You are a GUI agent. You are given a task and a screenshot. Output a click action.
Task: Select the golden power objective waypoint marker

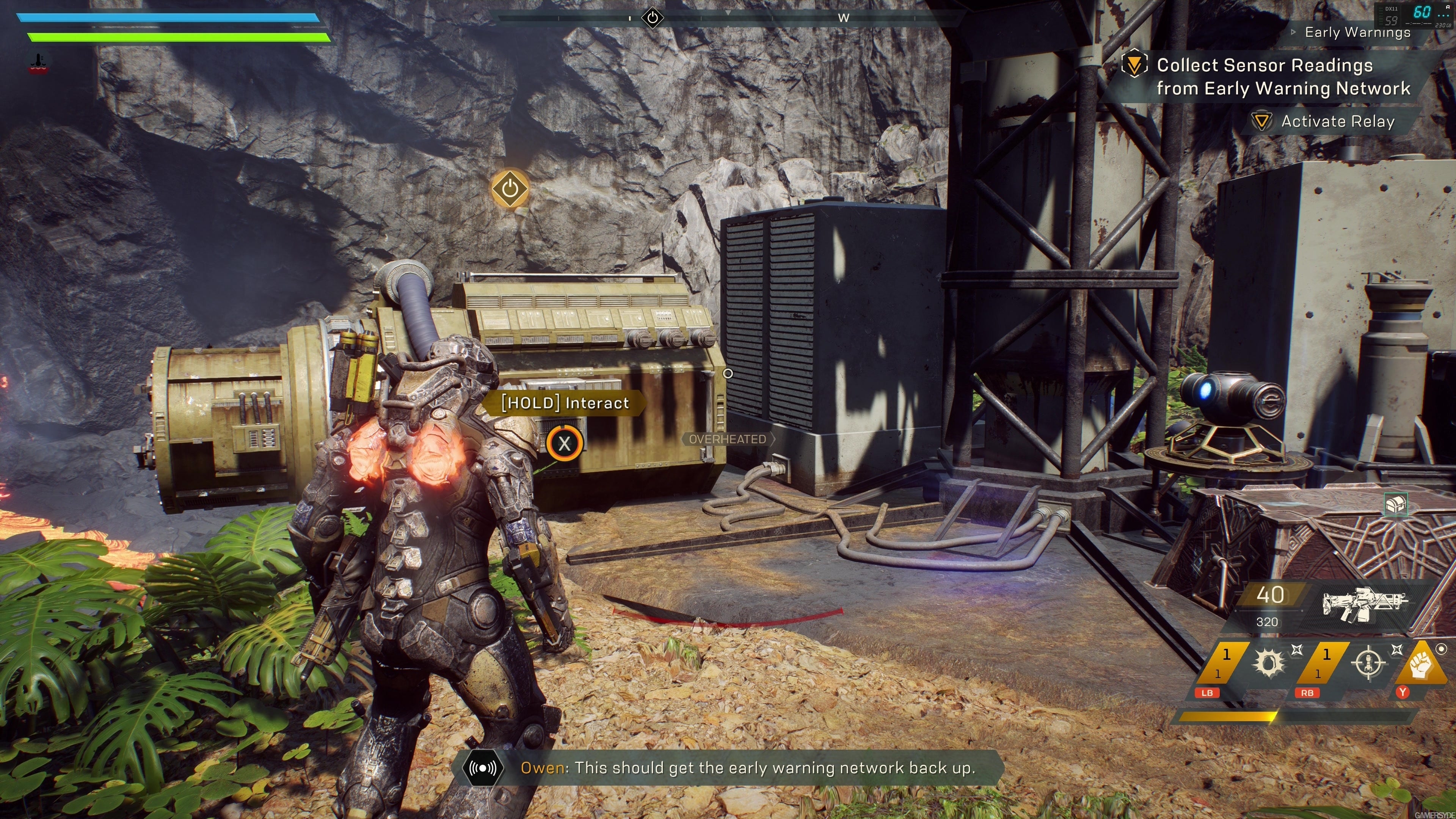pyautogui.click(x=510, y=188)
